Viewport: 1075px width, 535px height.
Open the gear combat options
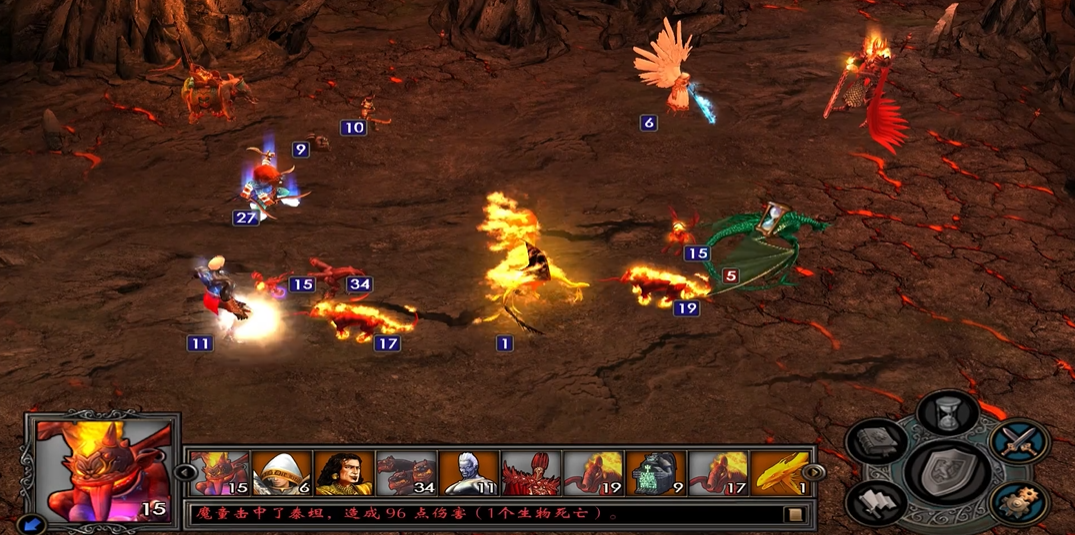(x=1019, y=501)
